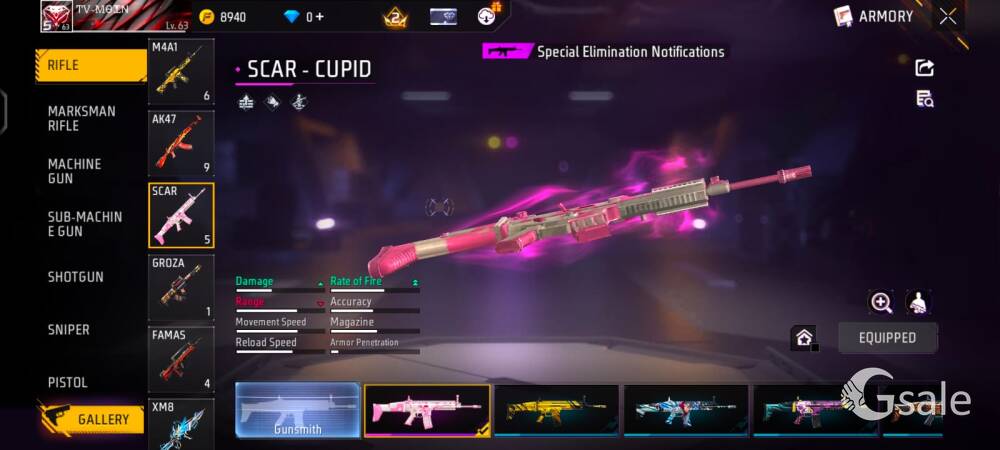Image resolution: width=1000 pixels, height=450 pixels.
Task: Select the Groza weapon tile
Action: tap(181, 288)
